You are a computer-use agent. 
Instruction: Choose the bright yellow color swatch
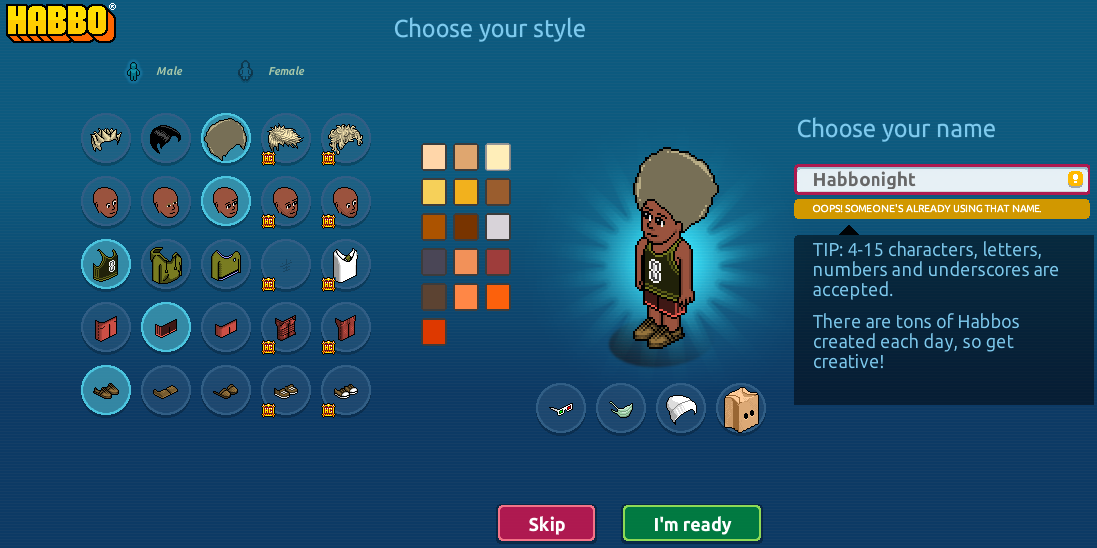click(x=434, y=191)
